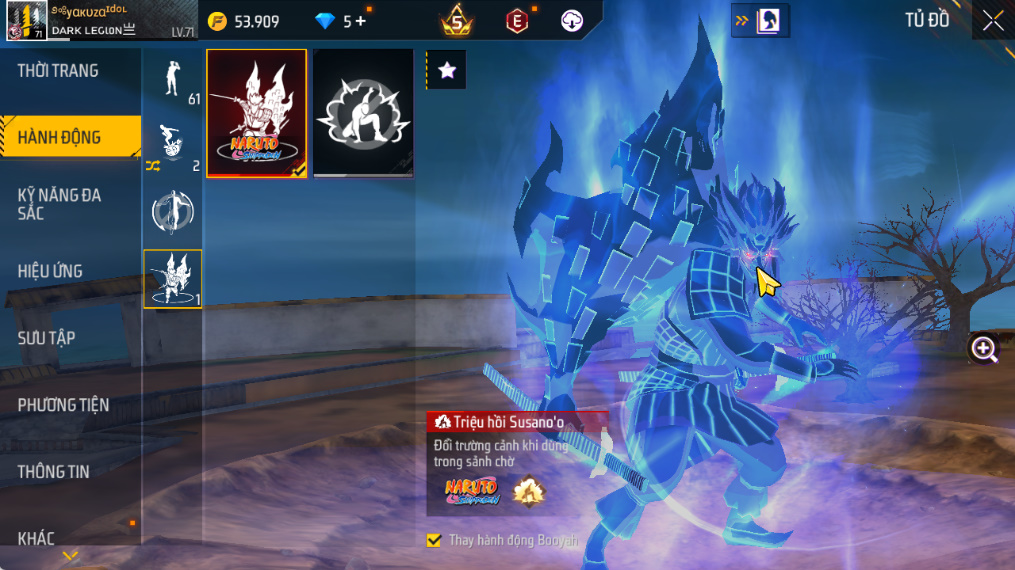Image resolution: width=1015 pixels, height=570 pixels.
Task: Open the player profile avatar
Action: click(26, 21)
